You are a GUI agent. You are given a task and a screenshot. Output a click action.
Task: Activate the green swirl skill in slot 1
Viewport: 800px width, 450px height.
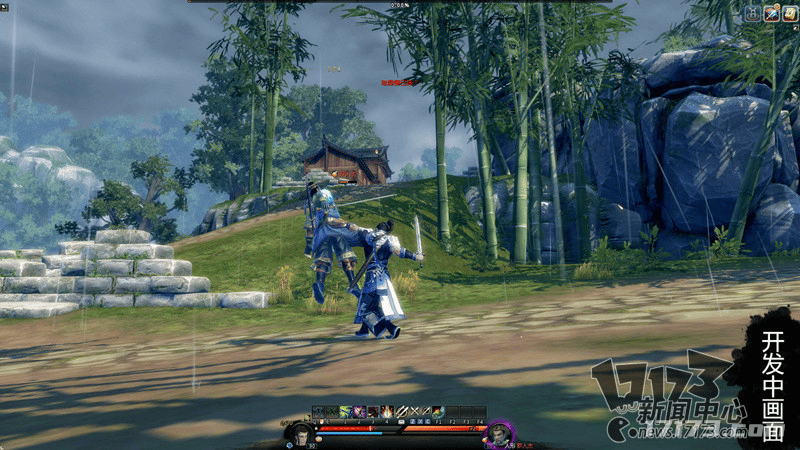(347, 411)
